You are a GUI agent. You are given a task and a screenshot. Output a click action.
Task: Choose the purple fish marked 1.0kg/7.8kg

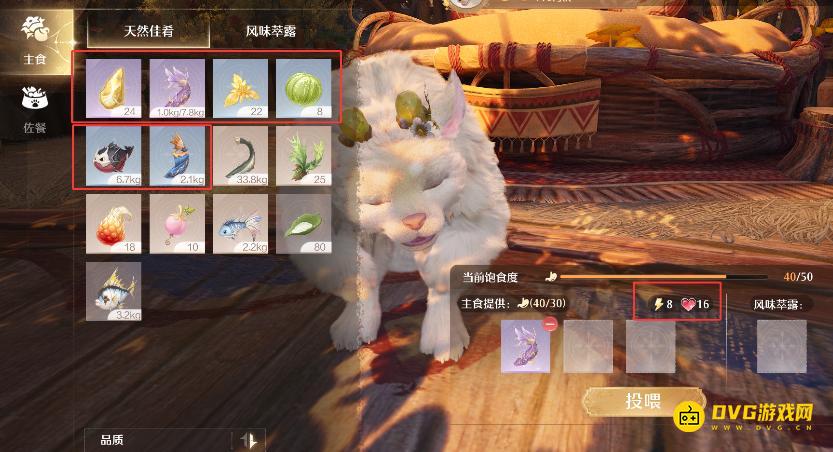tap(177, 87)
